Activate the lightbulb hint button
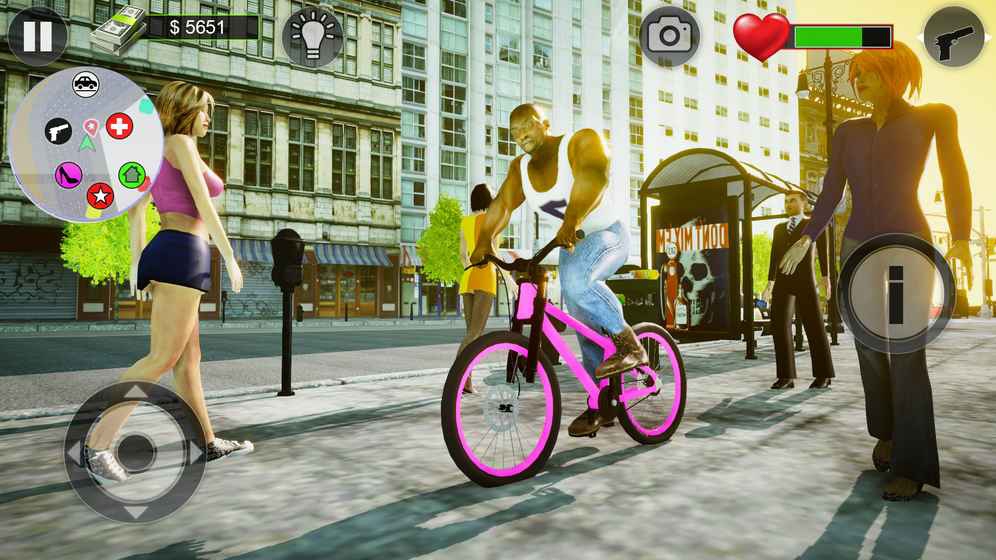The image size is (996, 560). click(x=312, y=37)
